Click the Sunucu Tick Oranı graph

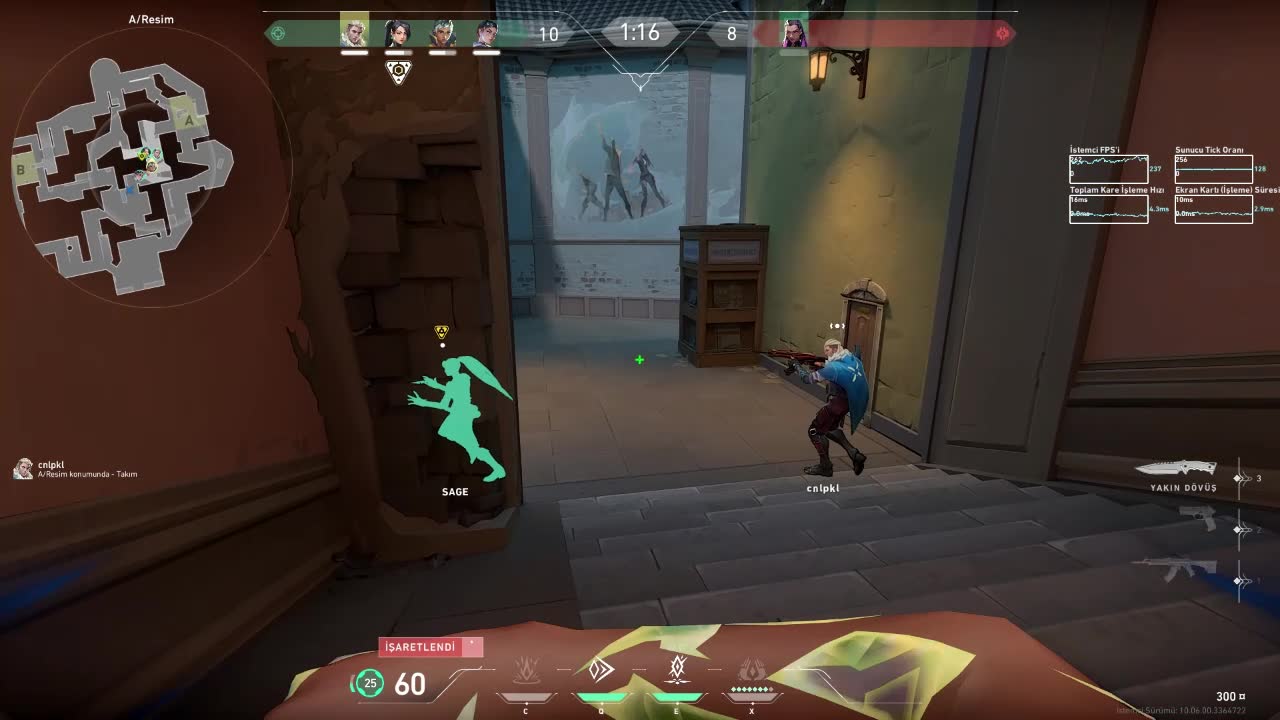(x=1213, y=168)
